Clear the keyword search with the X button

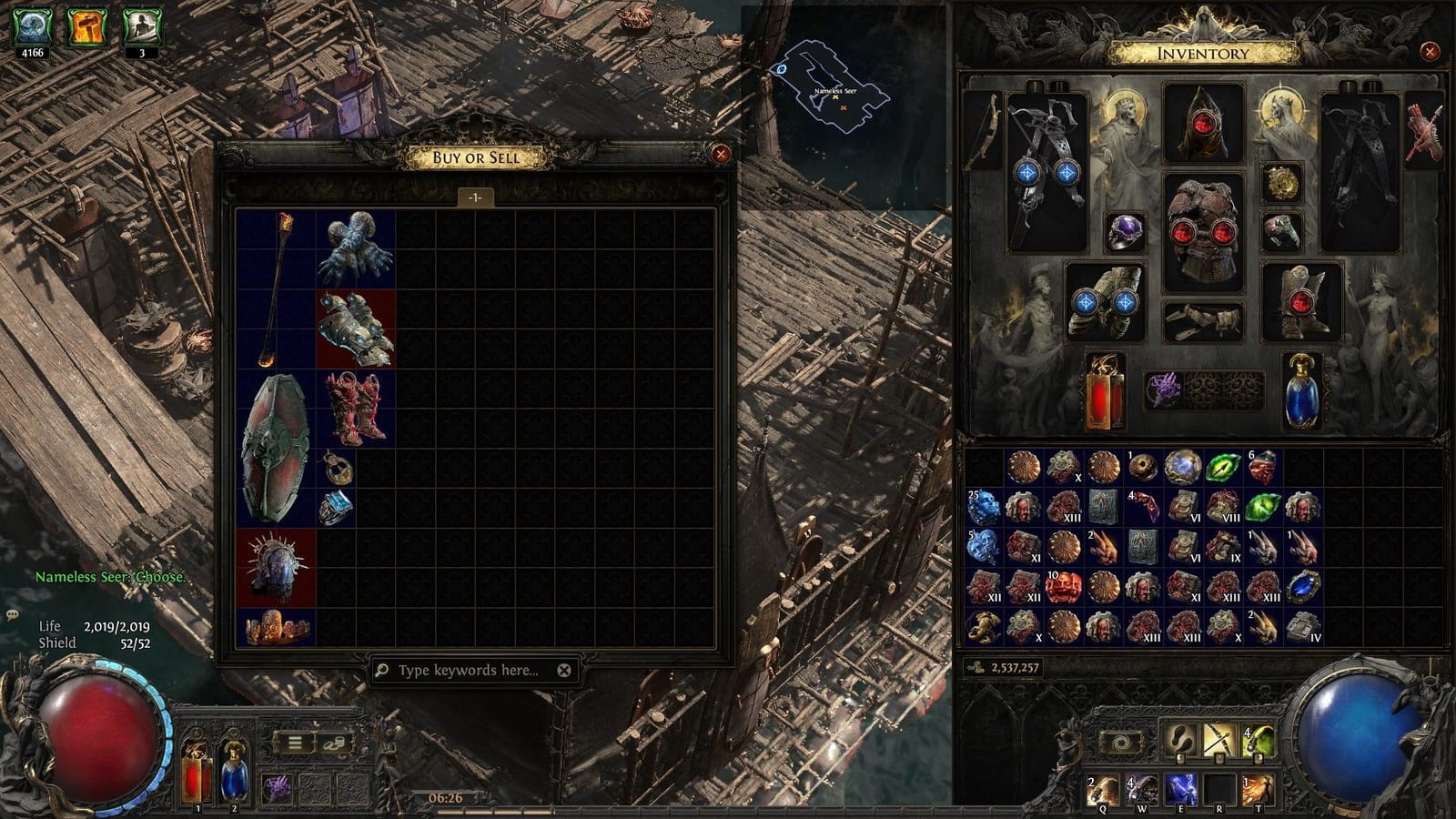tap(564, 672)
